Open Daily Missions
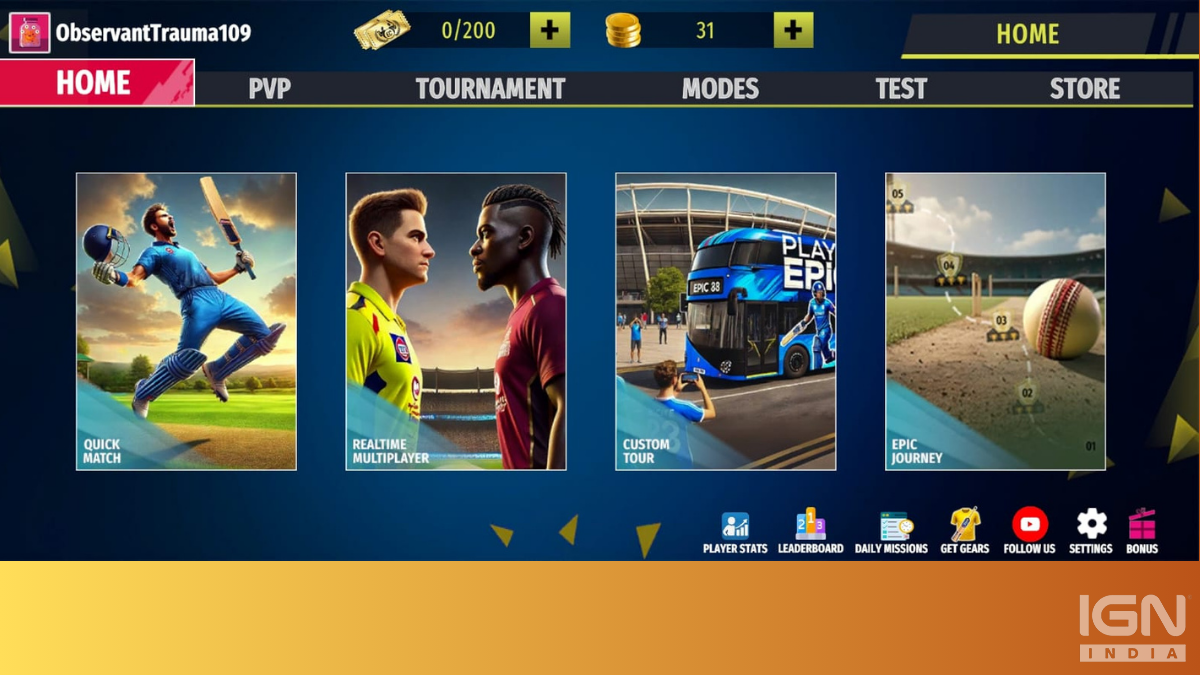Image resolution: width=1200 pixels, height=675 pixels. (x=891, y=532)
